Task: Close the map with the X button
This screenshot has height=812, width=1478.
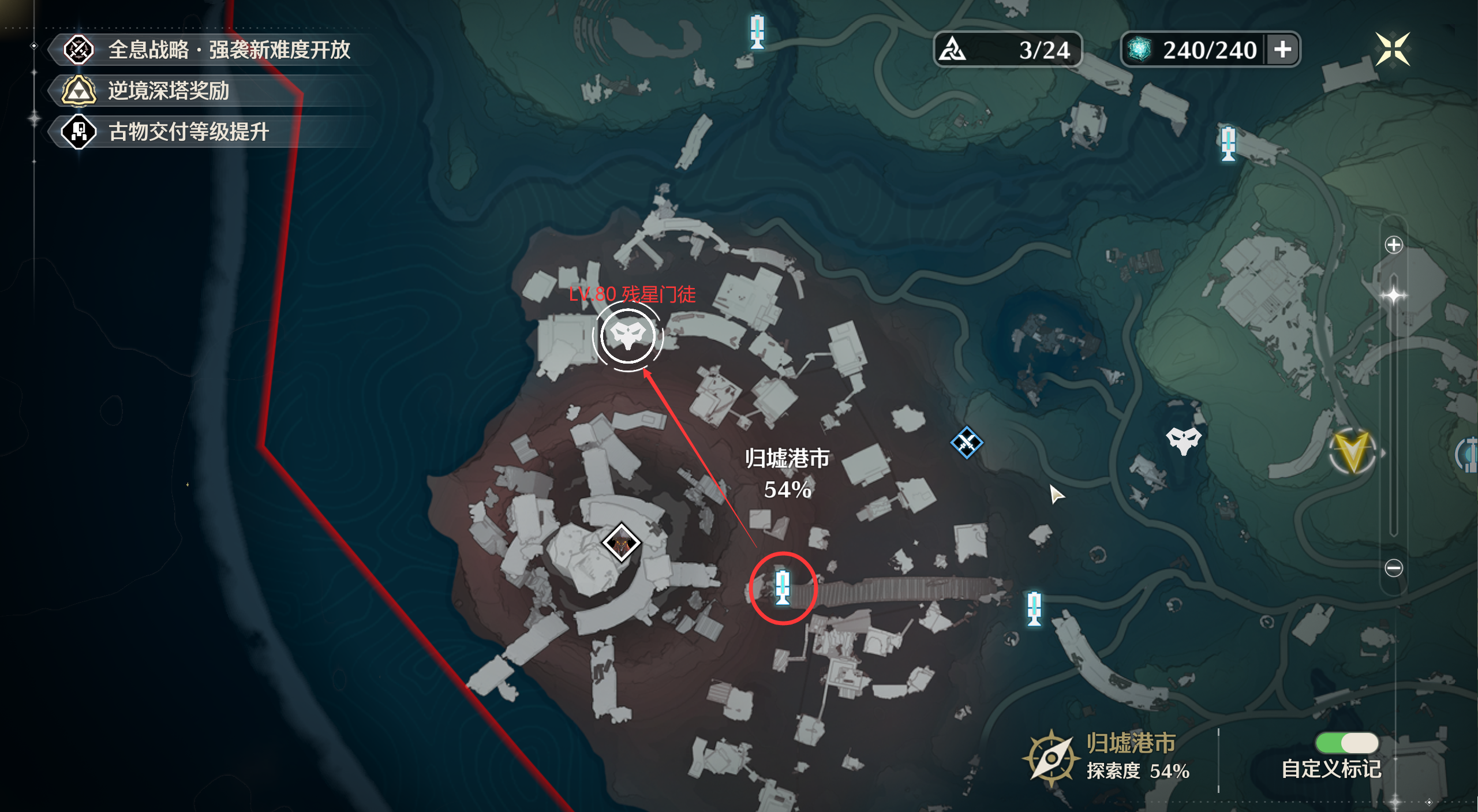Action: click(x=1392, y=49)
